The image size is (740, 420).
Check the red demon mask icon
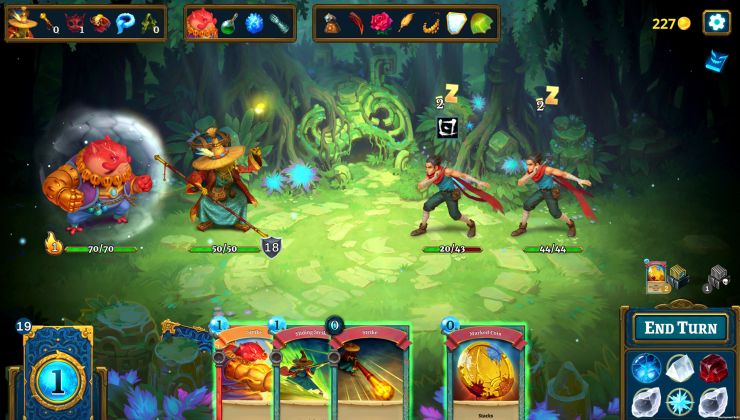tap(74, 22)
